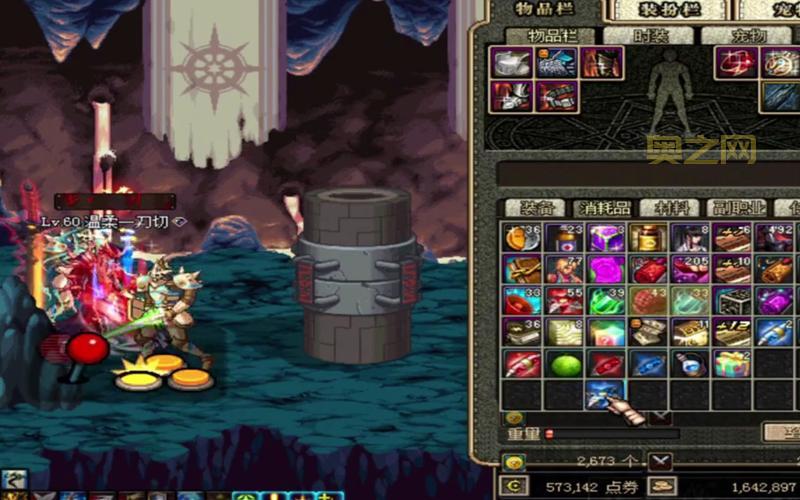The width and height of the screenshot is (800, 500).
Task: Switch to the 时装 tab
Action: (x=649, y=36)
